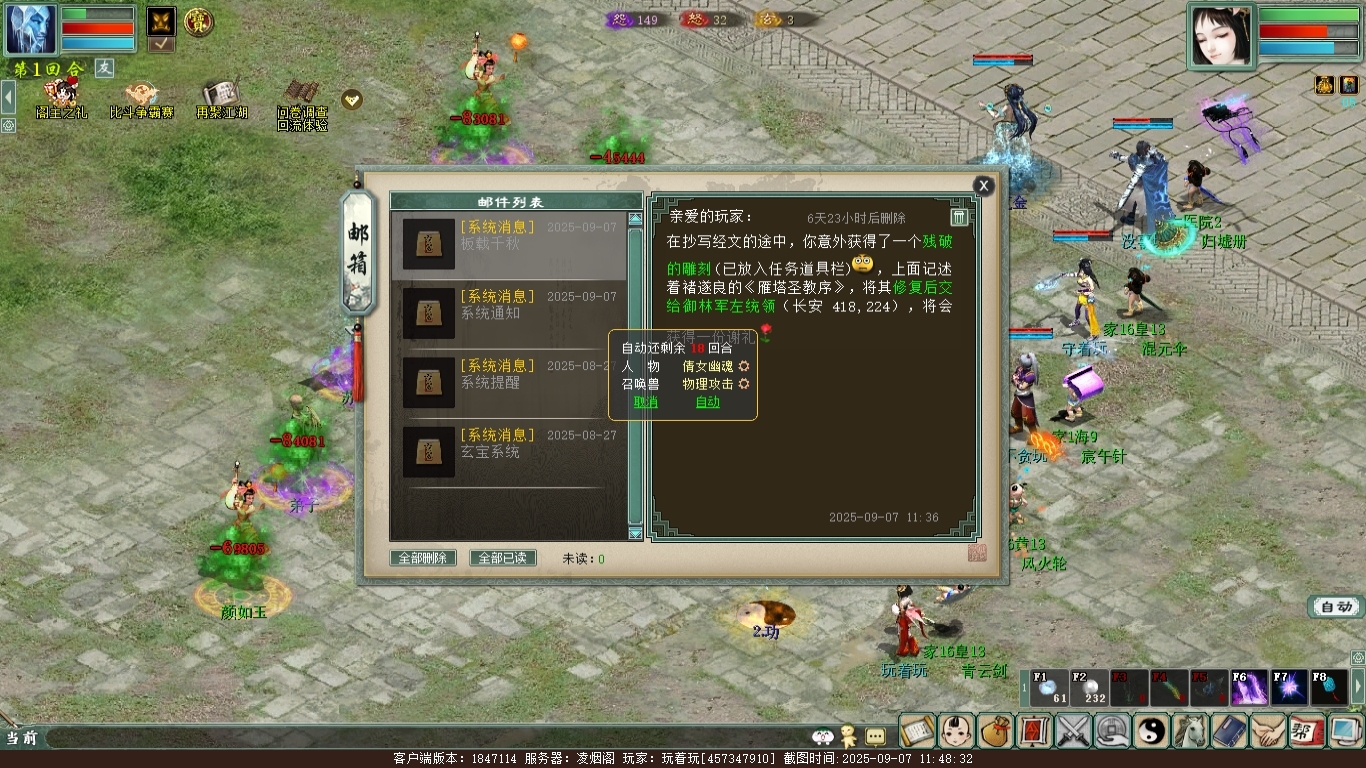The height and width of the screenshot is (768, 1366).
Task: Select the F1 item slot with 61
Action: 1049,688
